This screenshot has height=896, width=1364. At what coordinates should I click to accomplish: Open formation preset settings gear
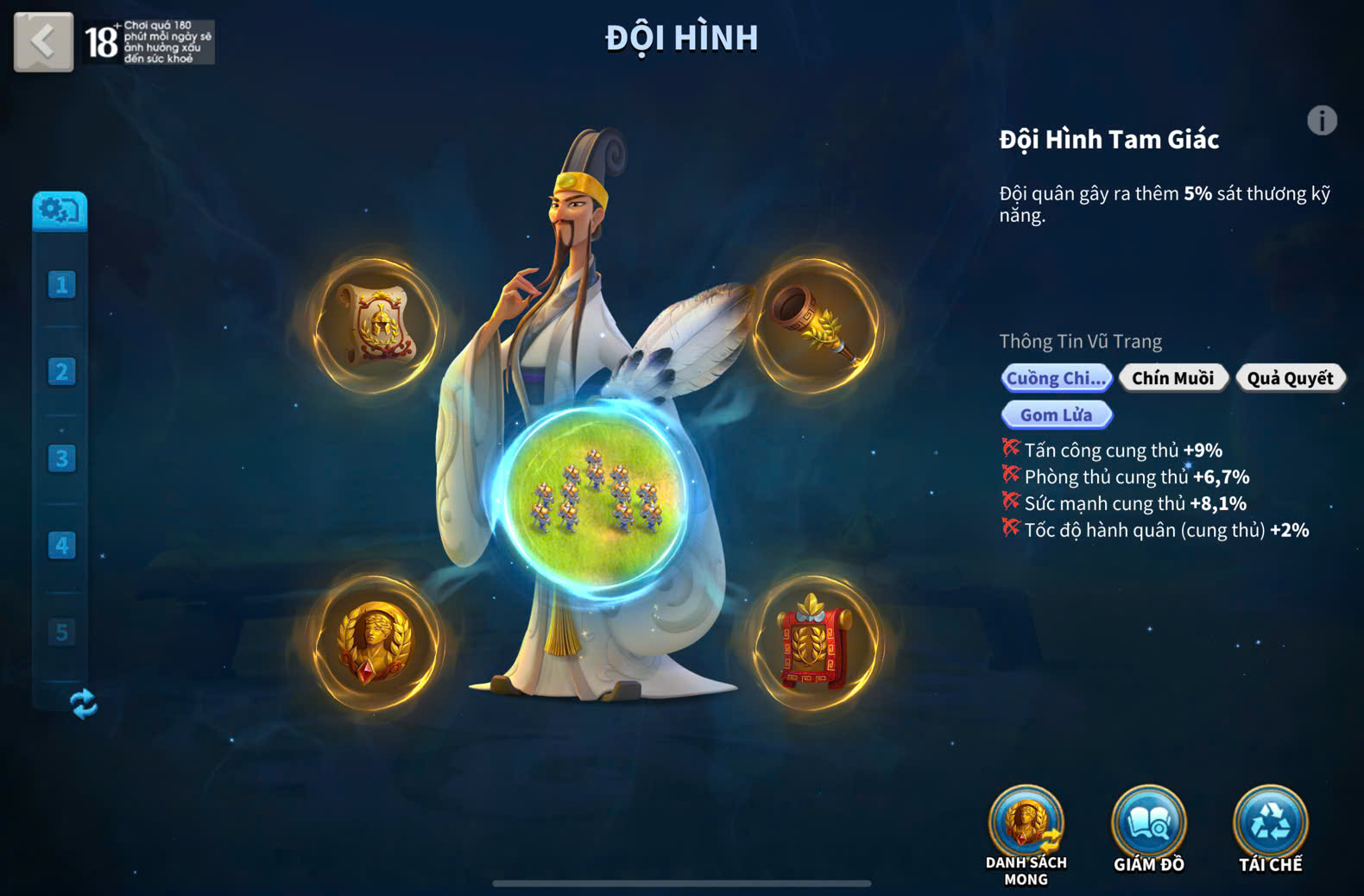(x=60, y=211)
